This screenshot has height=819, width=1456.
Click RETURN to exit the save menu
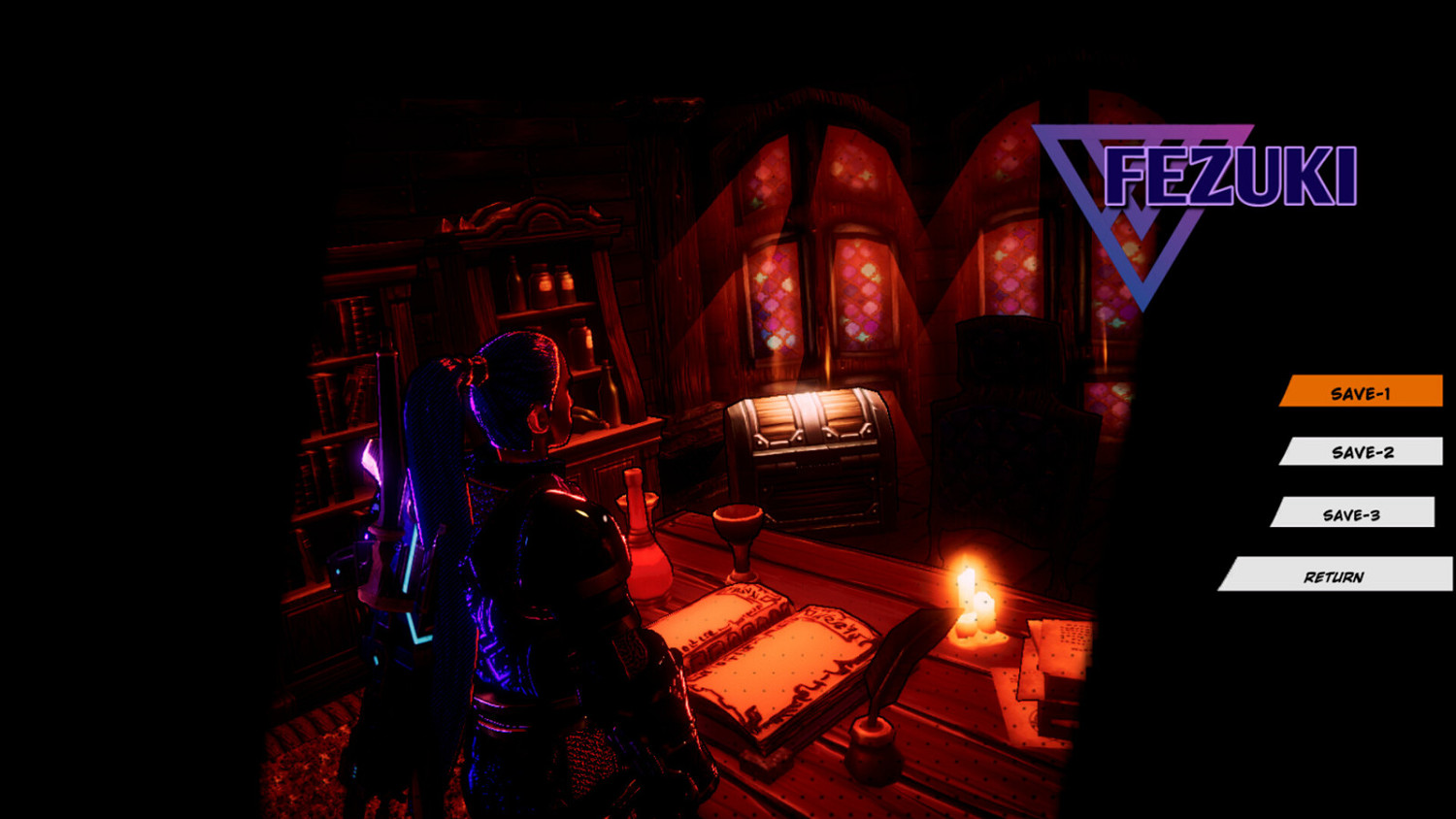pos(1334,576)
